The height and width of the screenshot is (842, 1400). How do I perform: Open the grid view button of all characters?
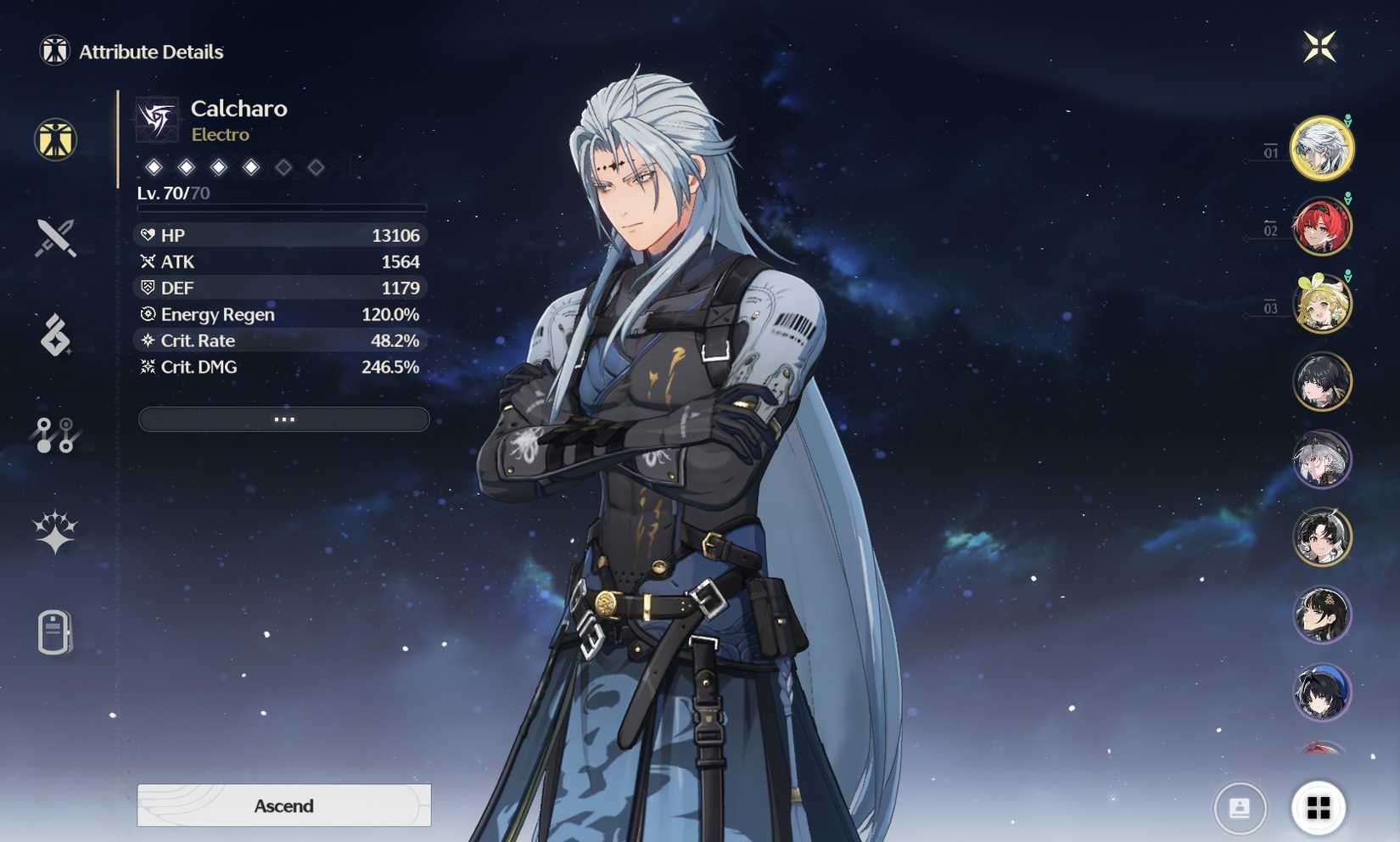coord(1318,807)
